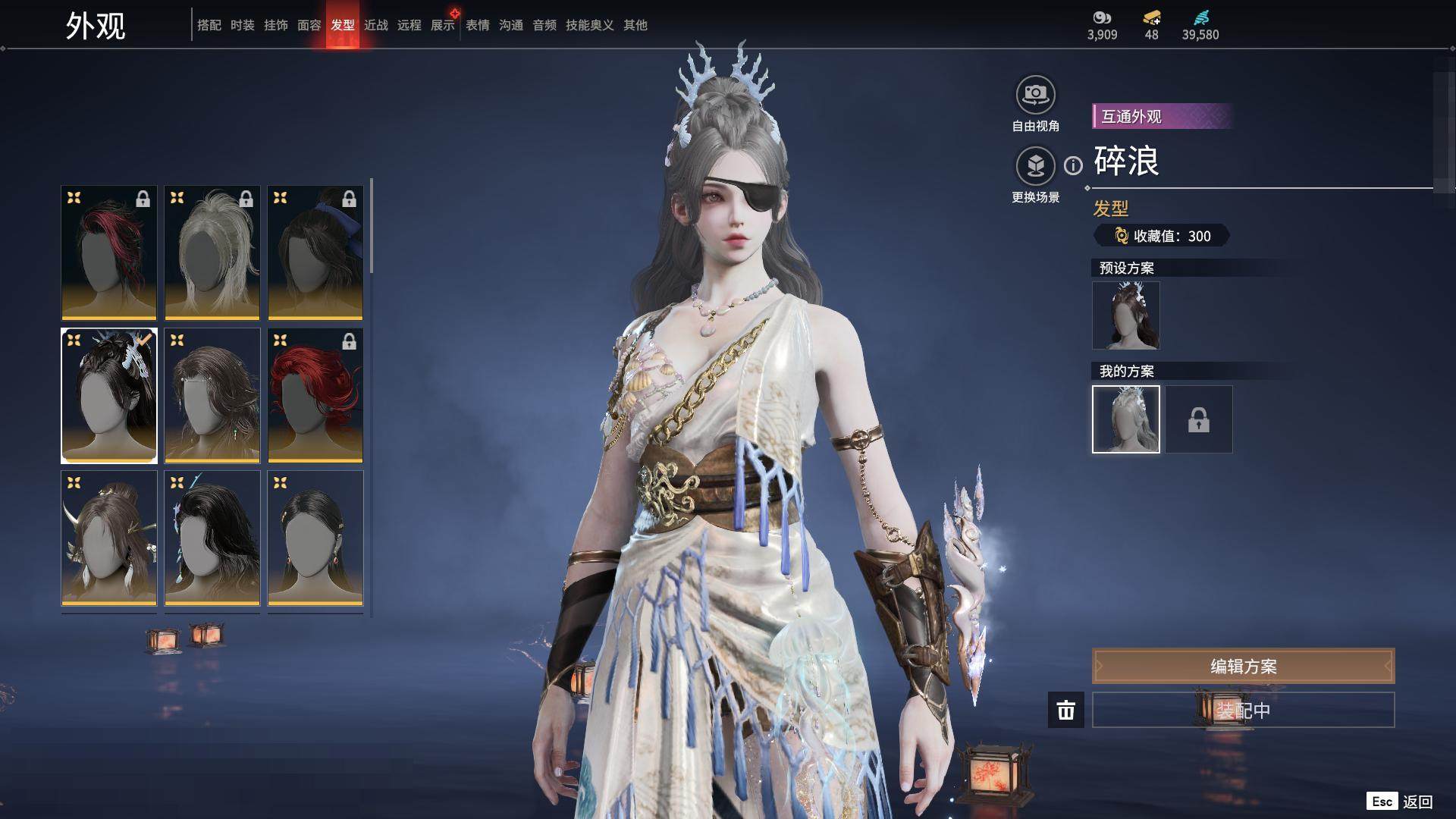Choose the red-streaked black hairstyle
The image size is (1456, 819).
point(109,253)
